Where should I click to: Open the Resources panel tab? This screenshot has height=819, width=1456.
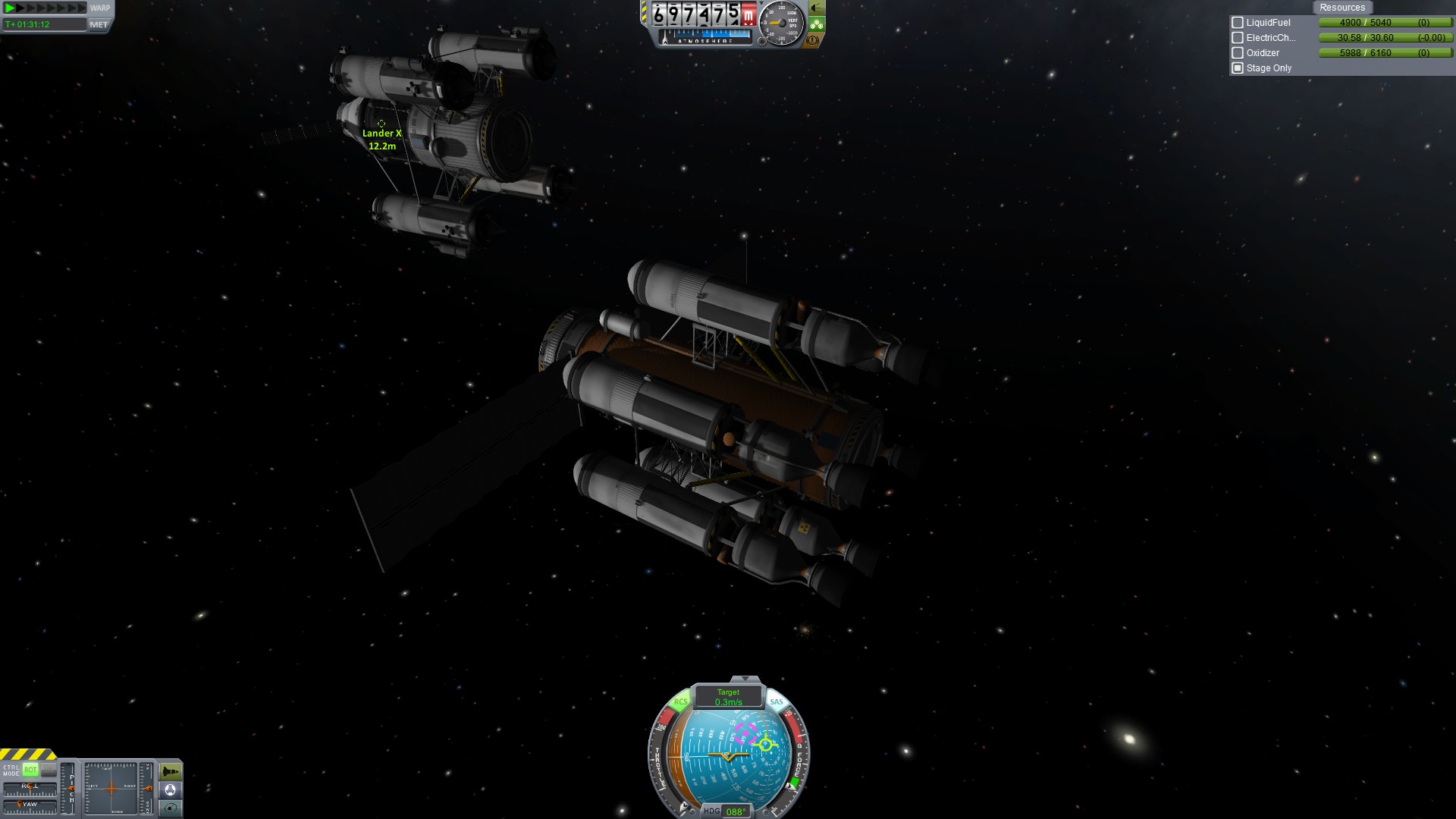(x=1341, y=8)
